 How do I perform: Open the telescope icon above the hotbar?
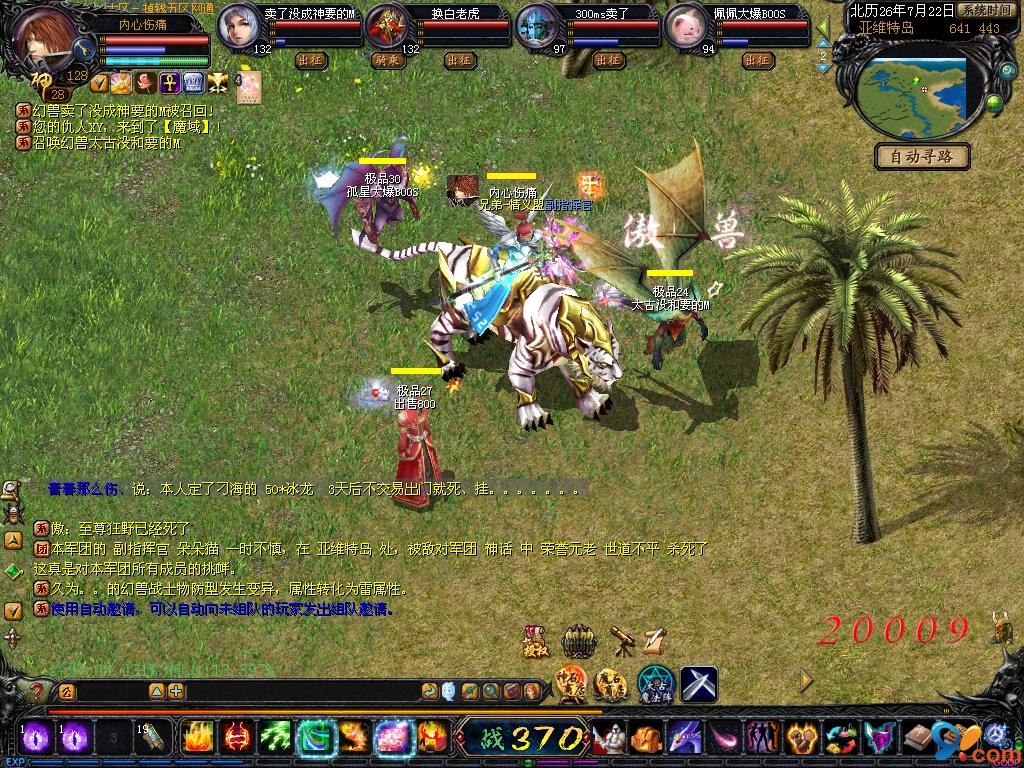[x=622, y=640]
